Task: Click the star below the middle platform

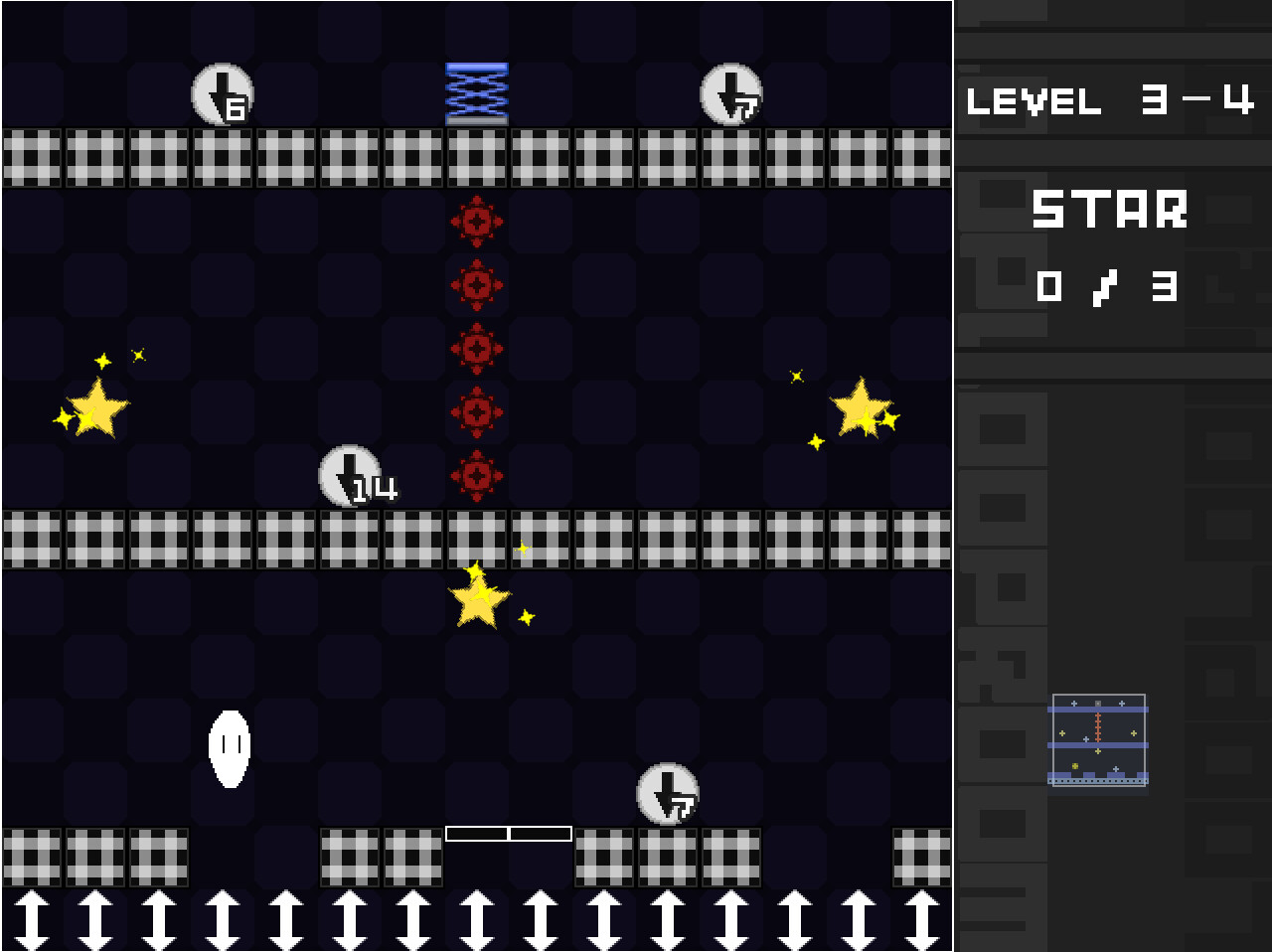Action: tap(477, 598)
